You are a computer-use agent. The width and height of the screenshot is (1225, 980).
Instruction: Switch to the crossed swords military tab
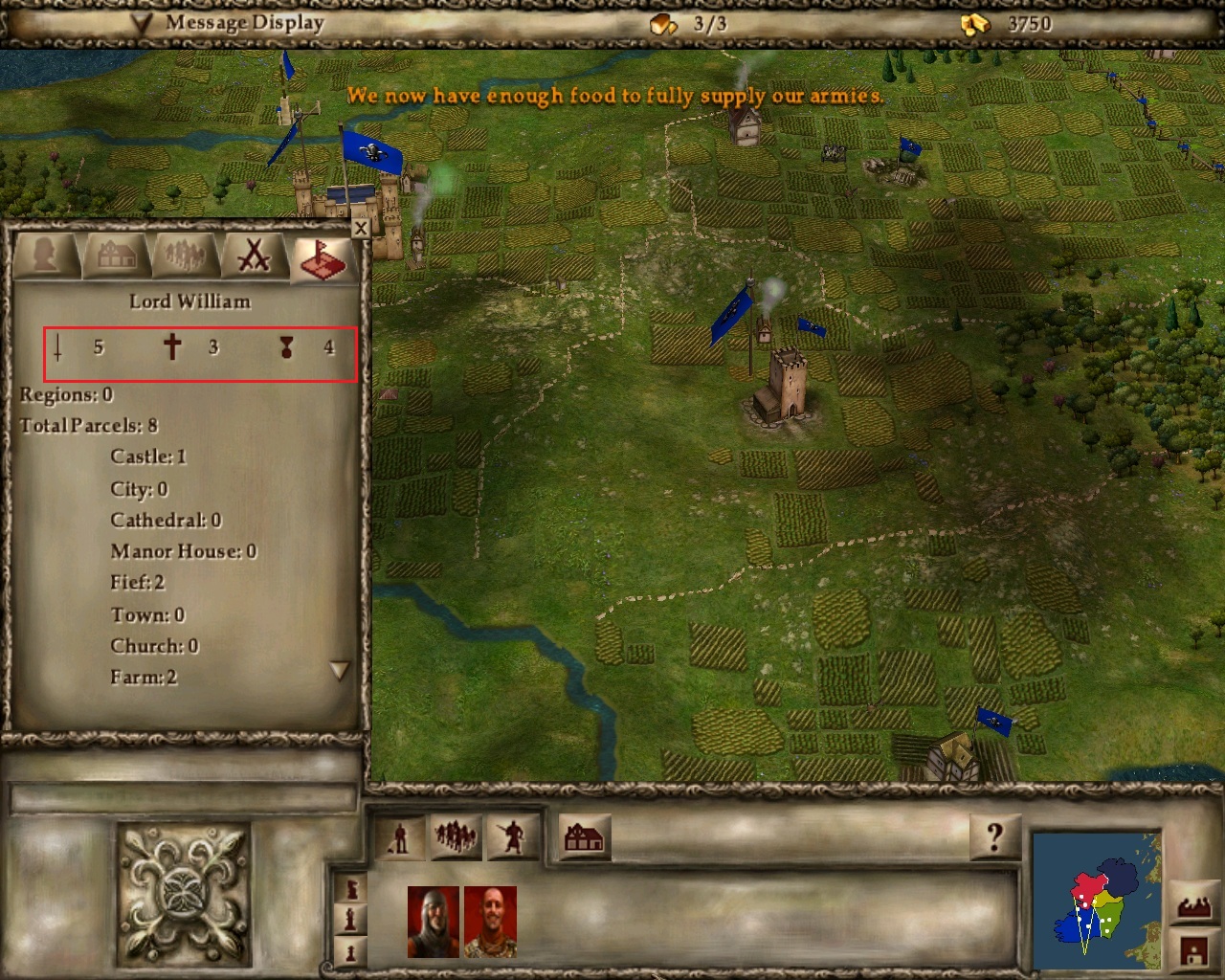[253, 256]
